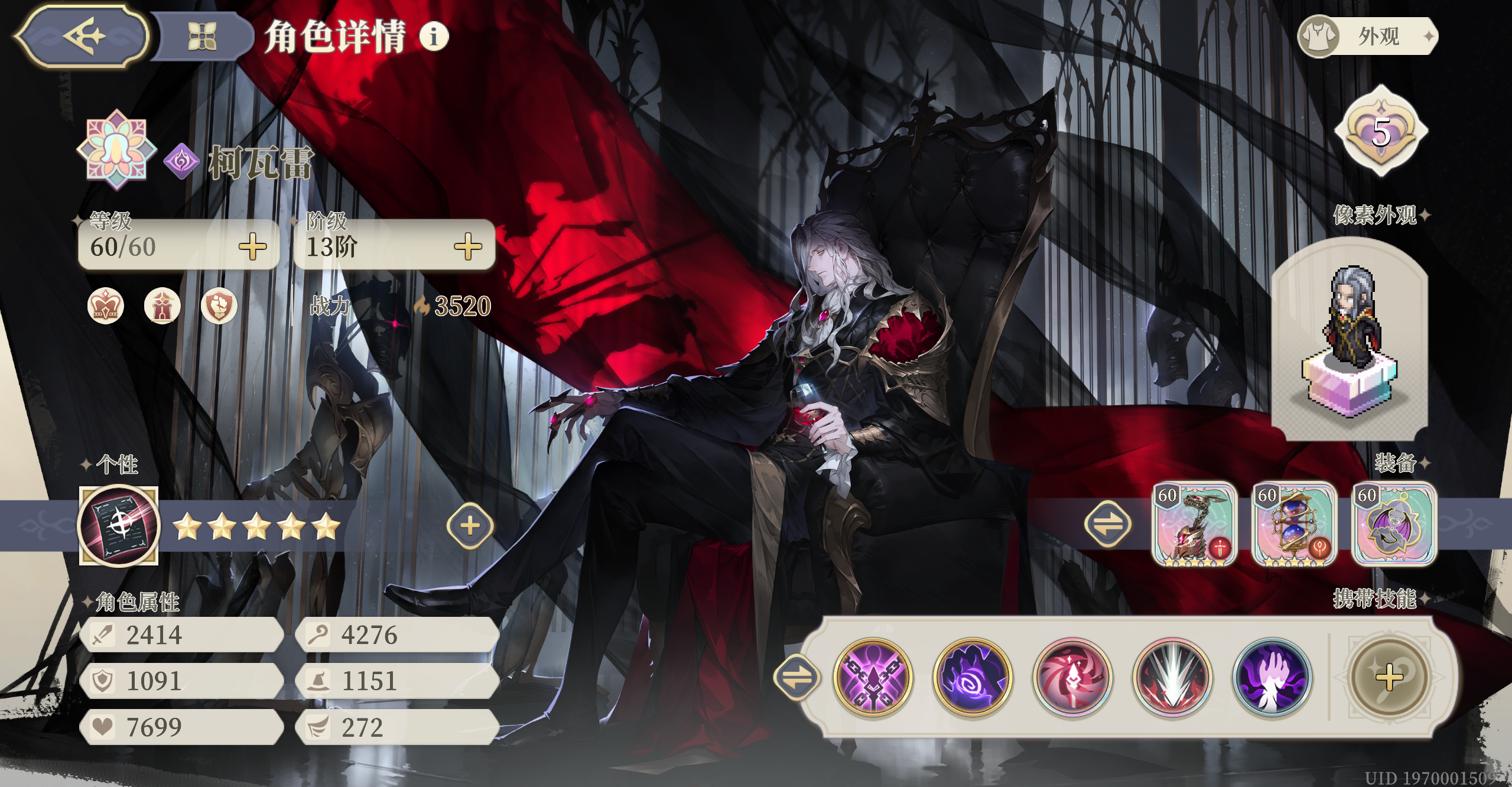The image size is (1512, 787).
Task: Open the heart affinity level 5 badge
Action: (1380, 131)
